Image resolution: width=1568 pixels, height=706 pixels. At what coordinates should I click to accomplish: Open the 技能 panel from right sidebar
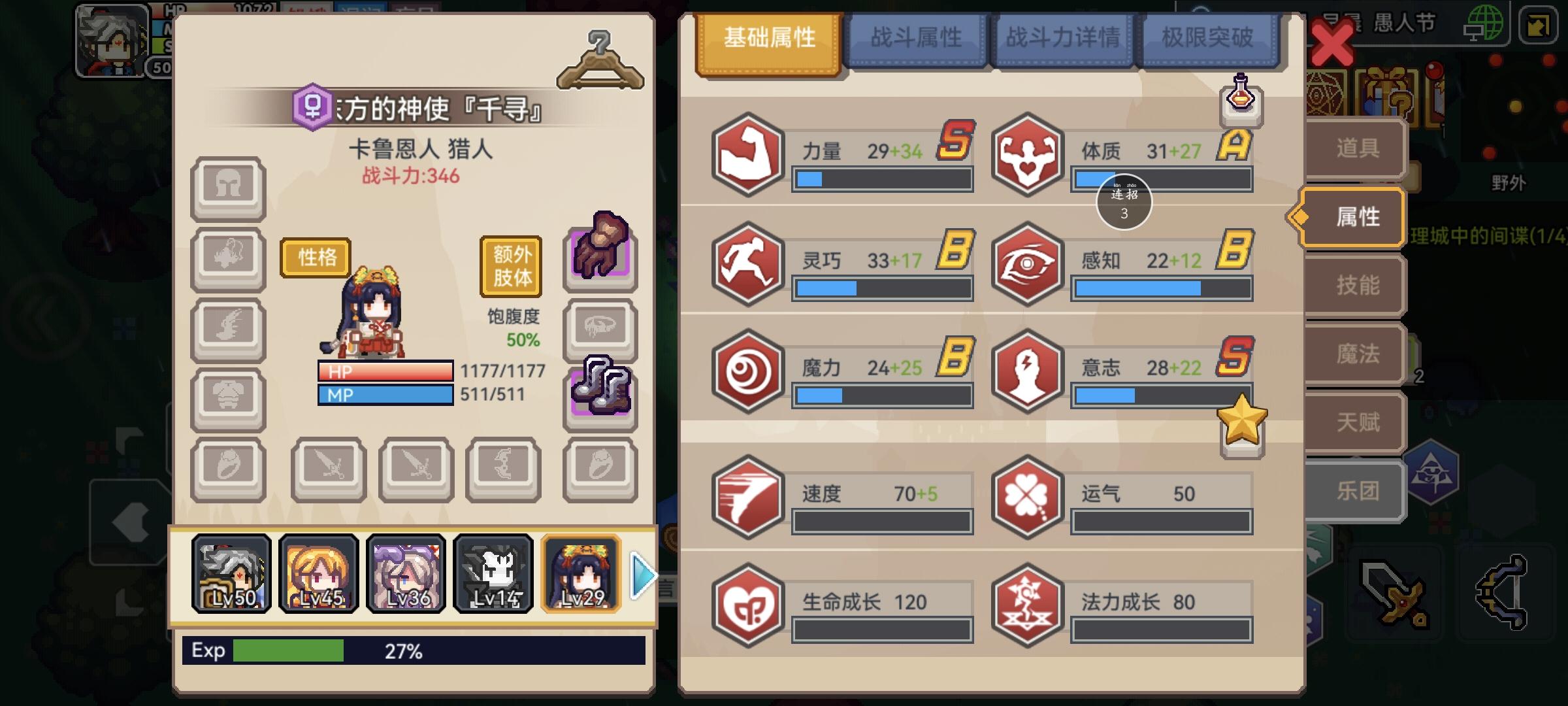pos(1357,286)
